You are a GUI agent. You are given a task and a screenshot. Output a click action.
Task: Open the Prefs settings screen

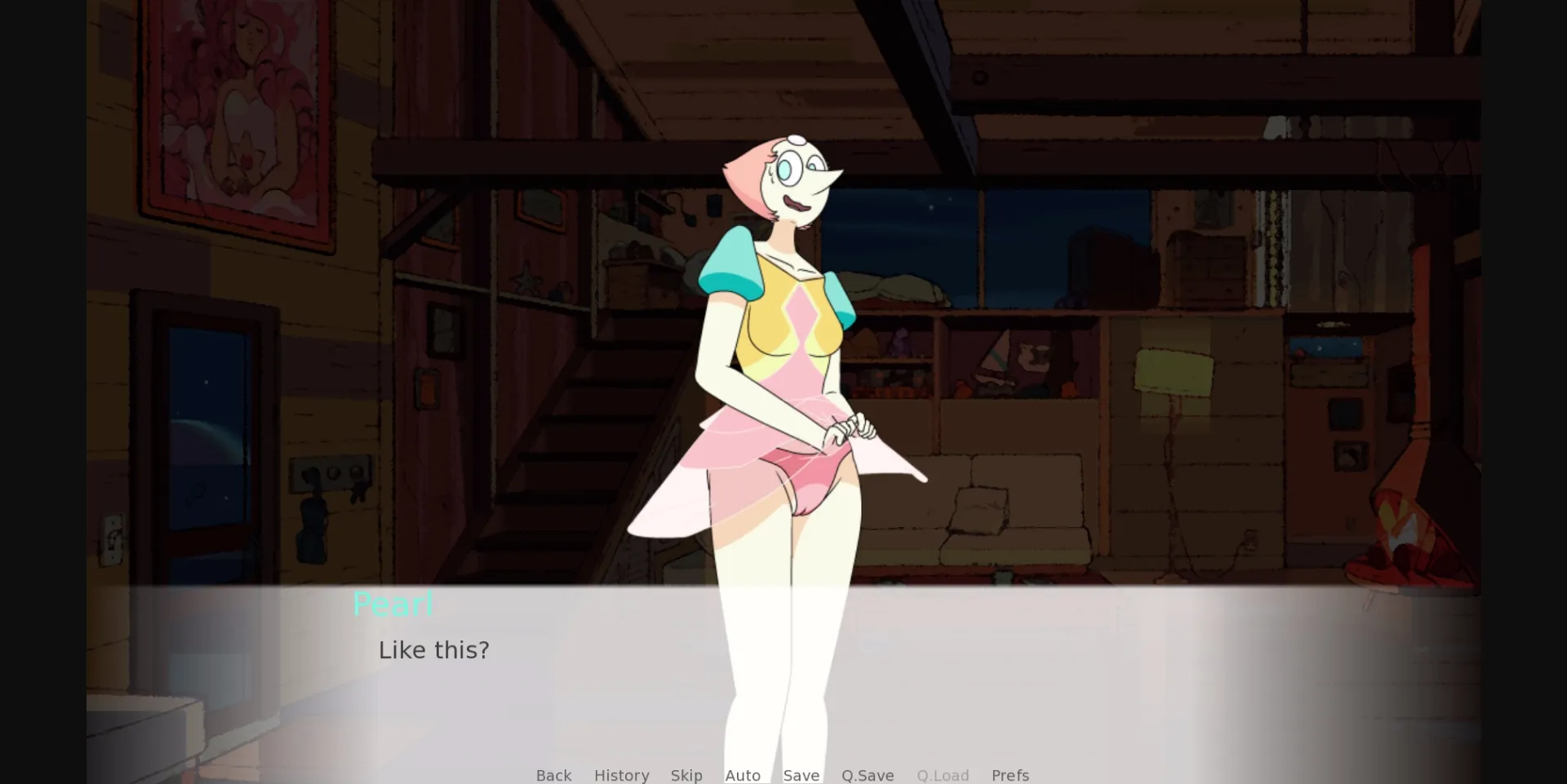coord(1010,775)
